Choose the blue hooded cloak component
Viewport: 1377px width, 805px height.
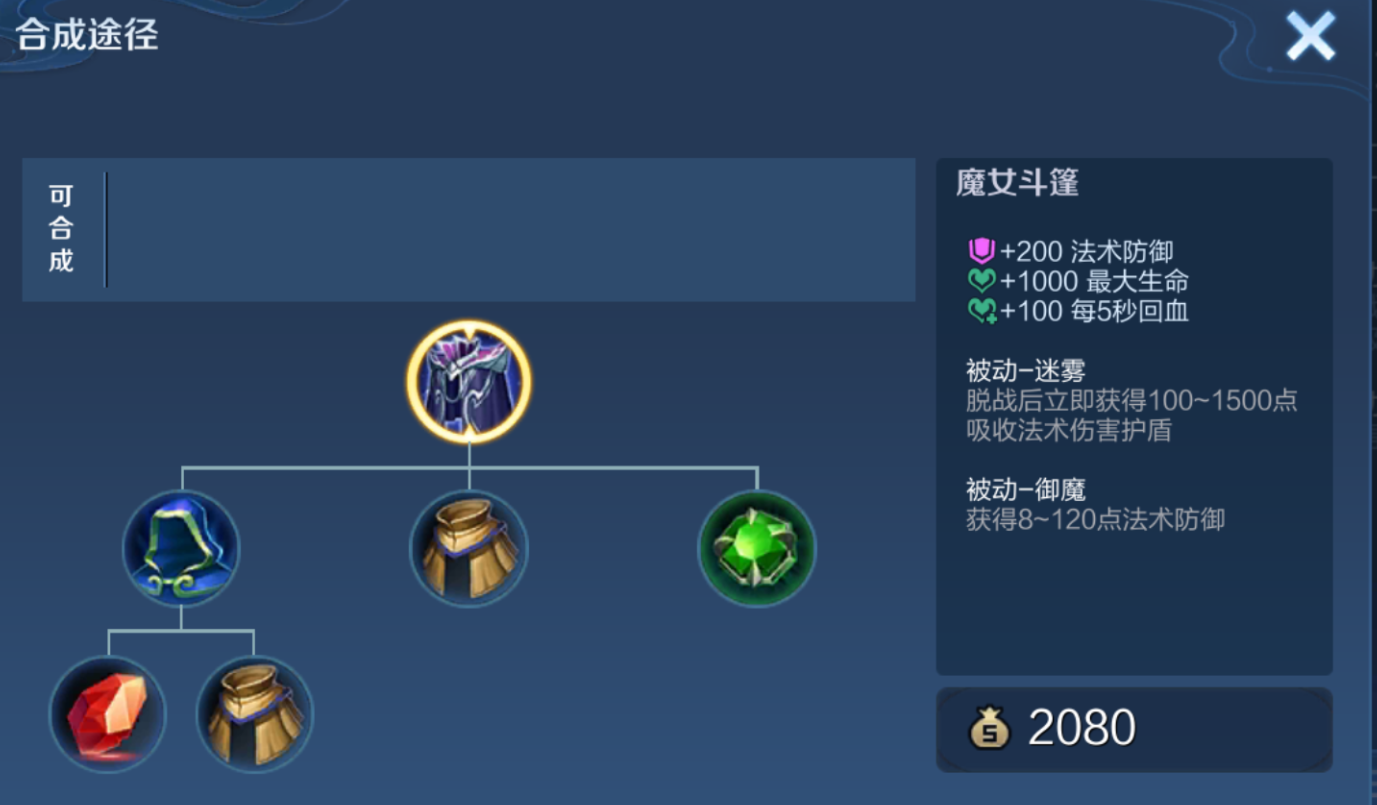(x=181, y=549)
